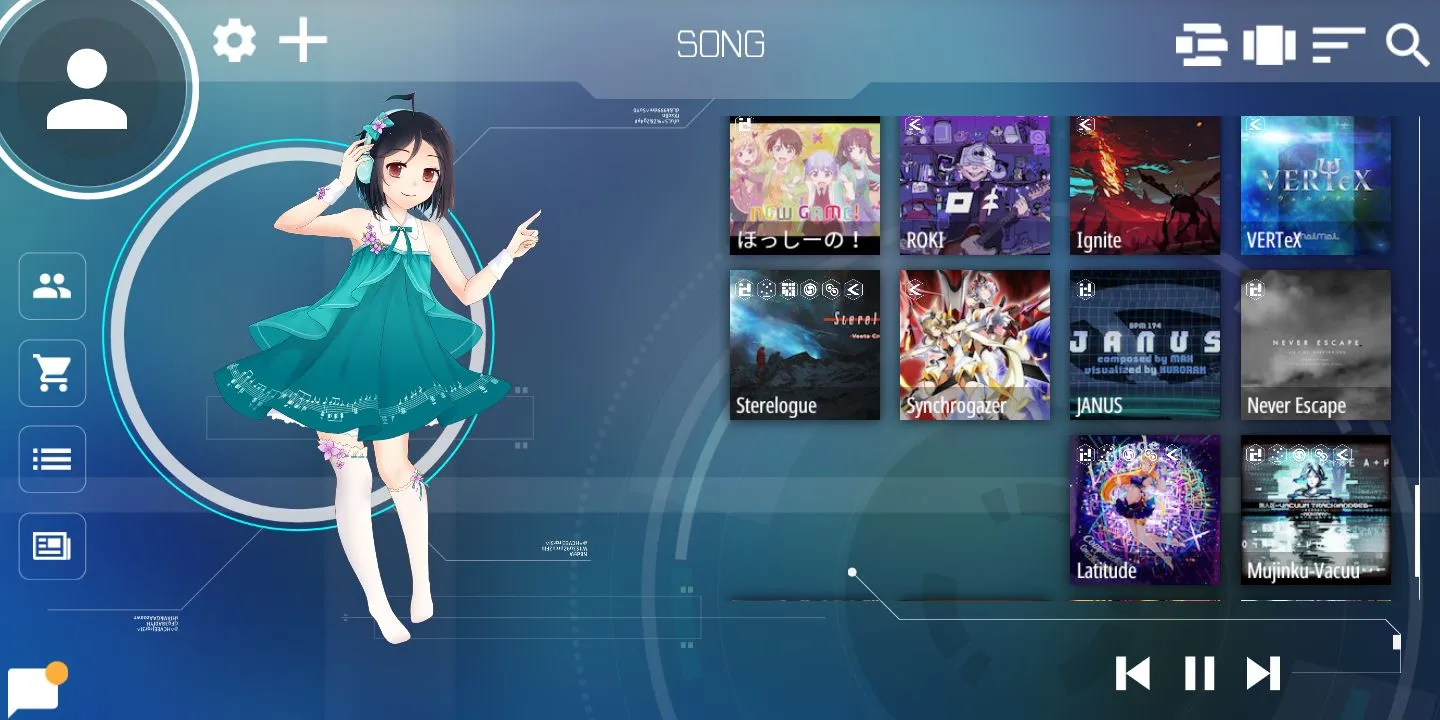Select the VERTeX song
The width and height of the screenshot is (1440, 720).
1316,185
